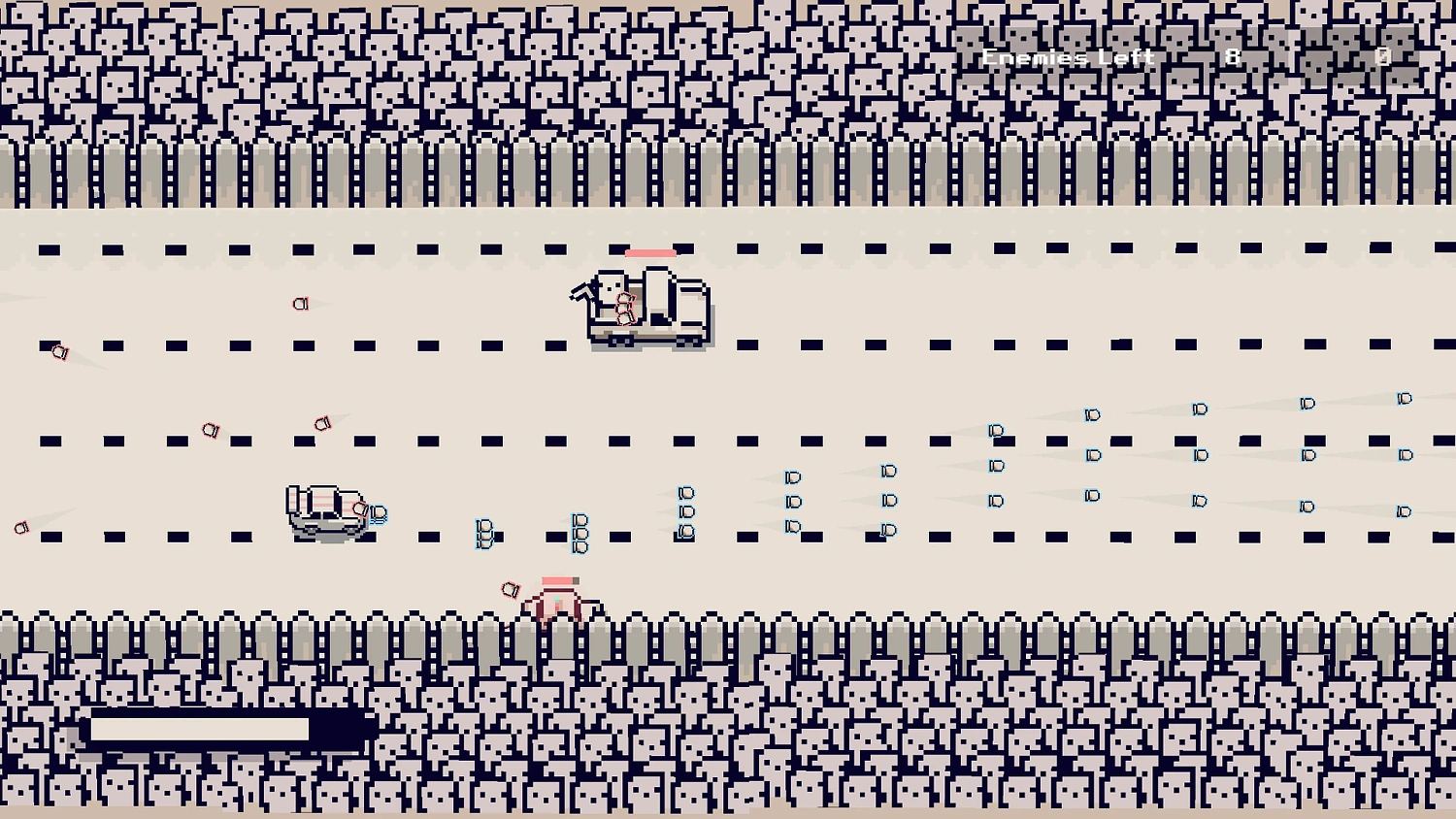Screen dimensions: 1456x819
Task: Click the blue bullet closest to the car
Action: pyautogui.click(x=378, y=511)
